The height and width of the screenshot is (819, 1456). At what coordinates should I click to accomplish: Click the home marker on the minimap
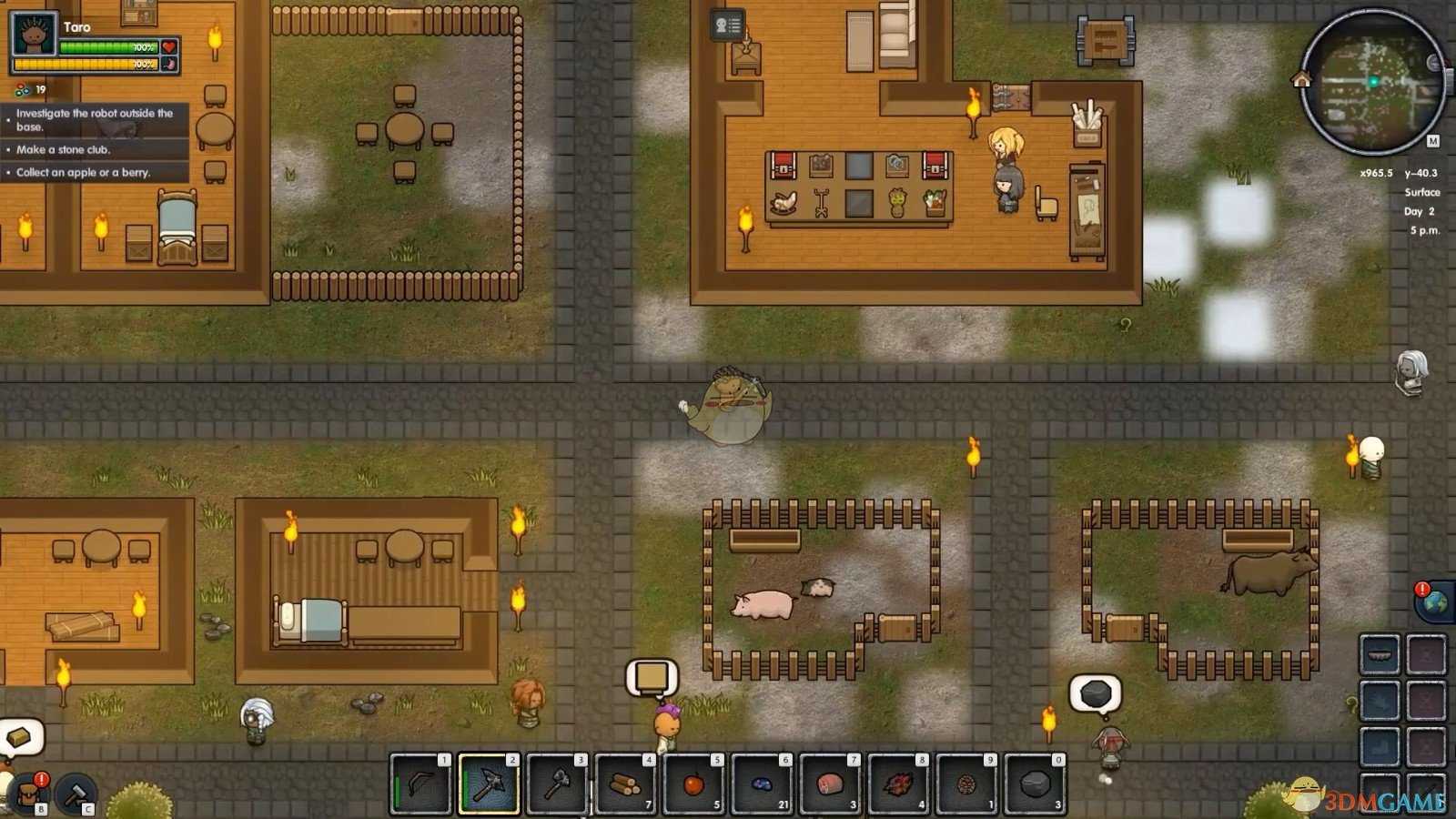pos(1301,80)
